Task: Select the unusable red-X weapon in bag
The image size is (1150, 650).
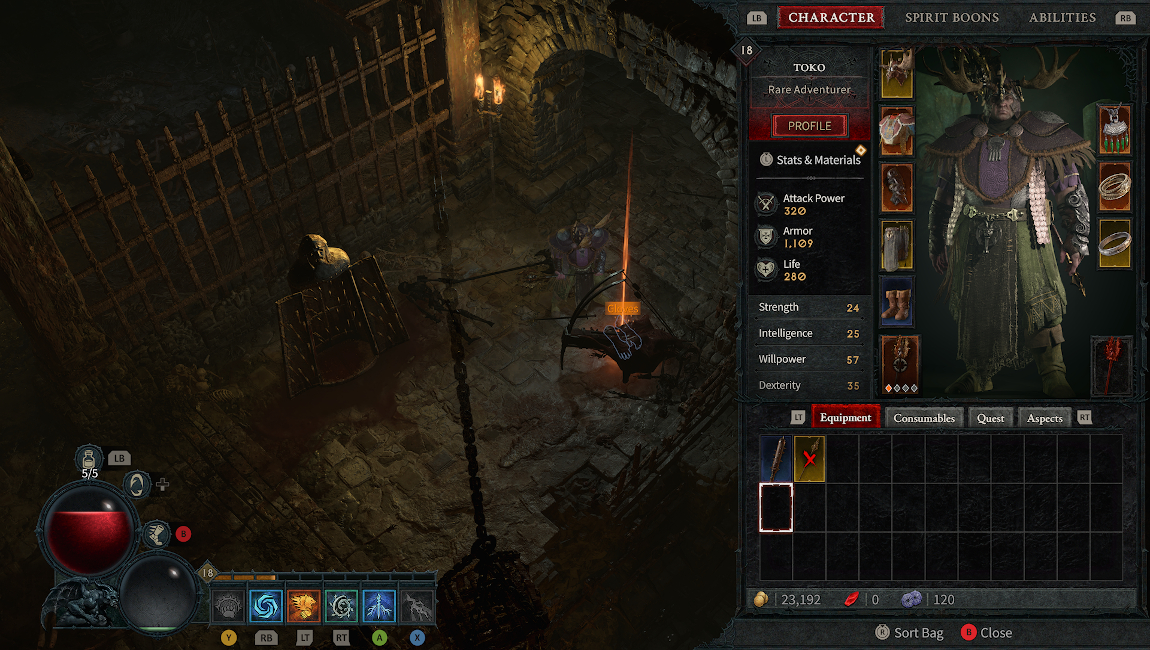Action: point(809,459)
